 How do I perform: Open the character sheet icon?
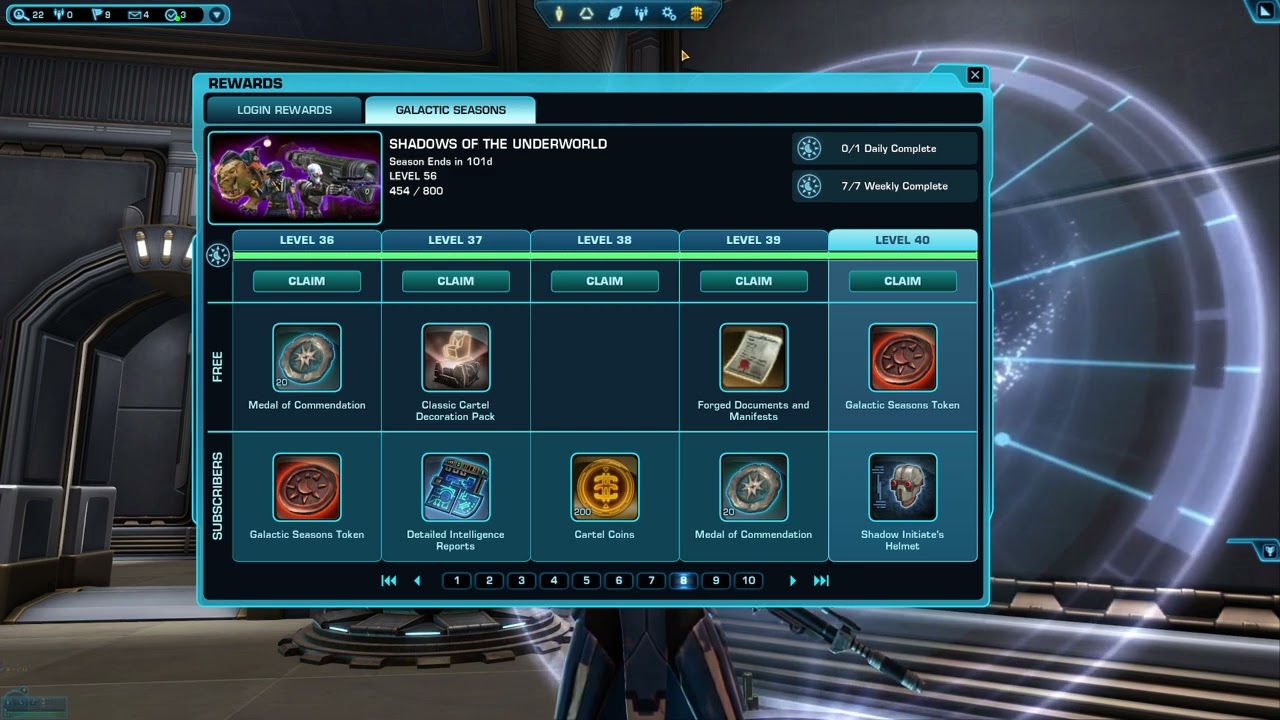(557, 14)
